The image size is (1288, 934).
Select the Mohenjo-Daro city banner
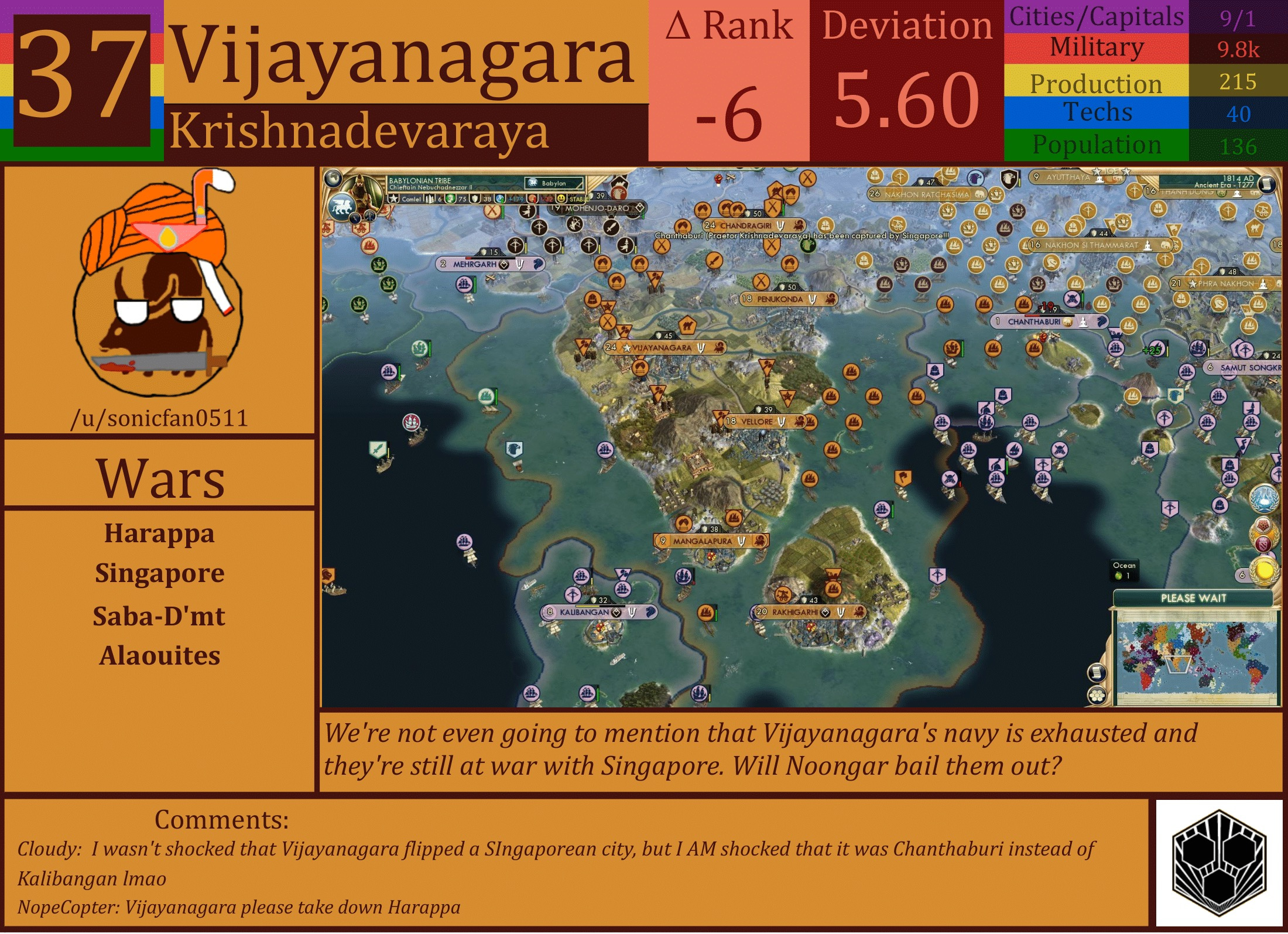pyautogui.click(x=597, y=208)
